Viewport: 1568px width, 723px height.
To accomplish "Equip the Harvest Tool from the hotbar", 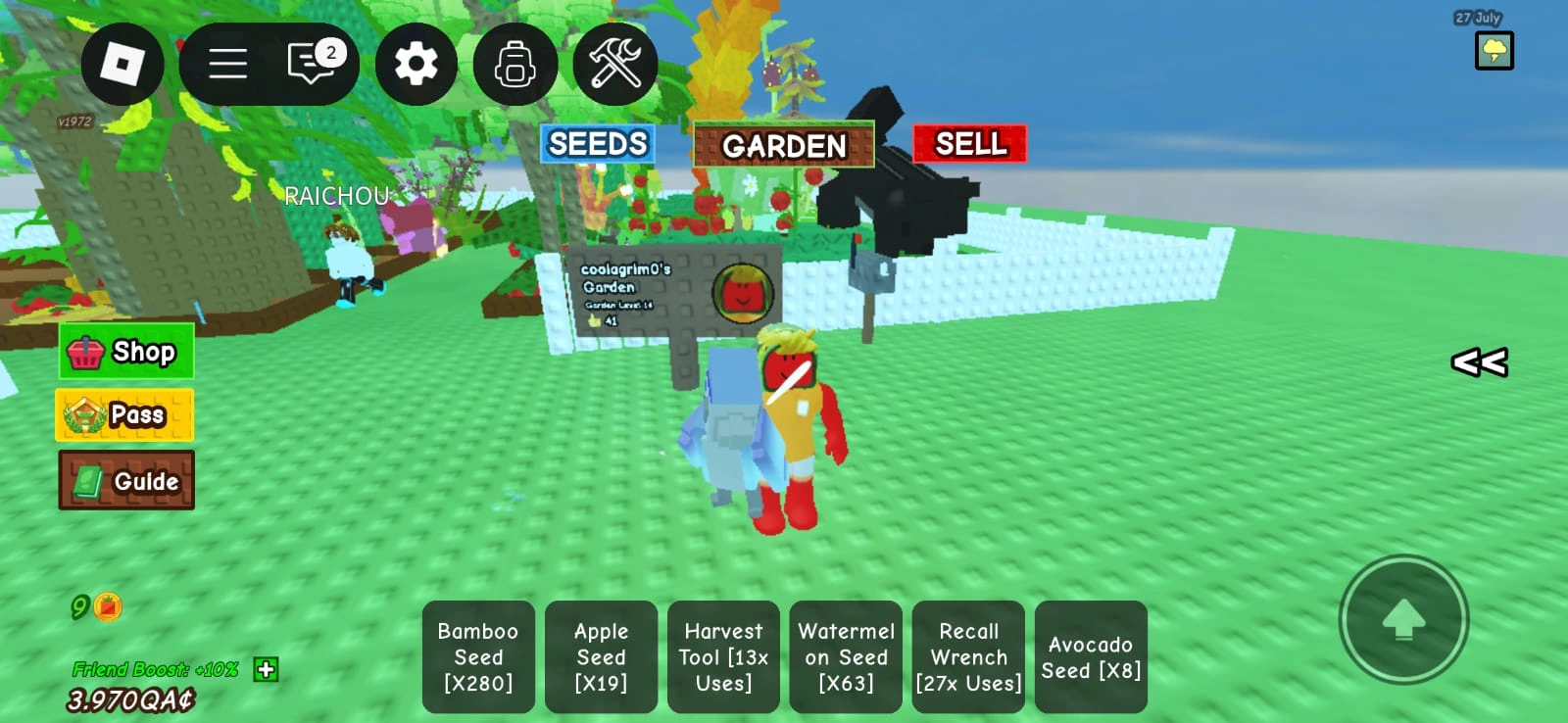I will [723, 656].
